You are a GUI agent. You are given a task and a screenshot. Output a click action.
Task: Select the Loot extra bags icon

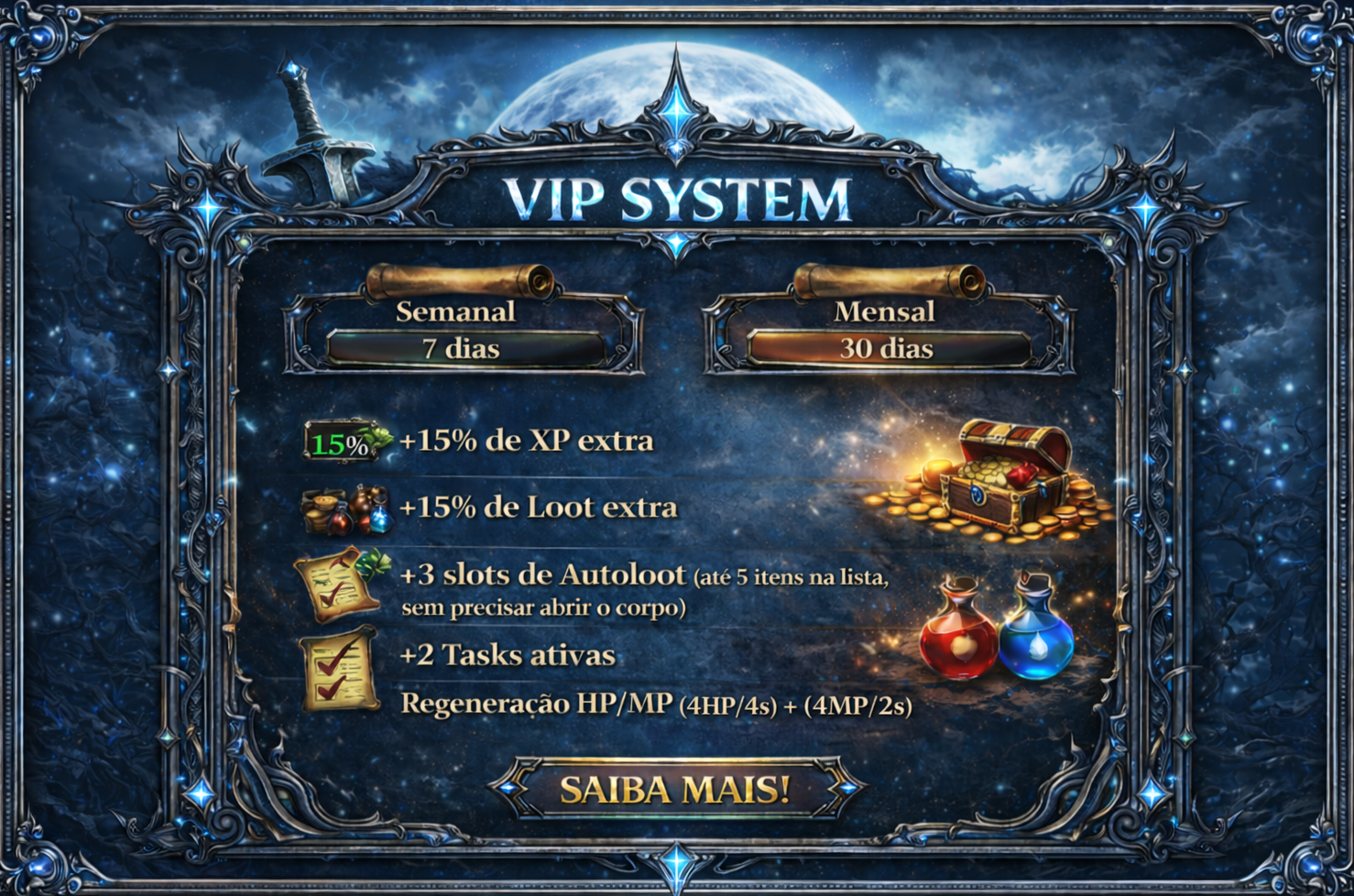(343, 509)
